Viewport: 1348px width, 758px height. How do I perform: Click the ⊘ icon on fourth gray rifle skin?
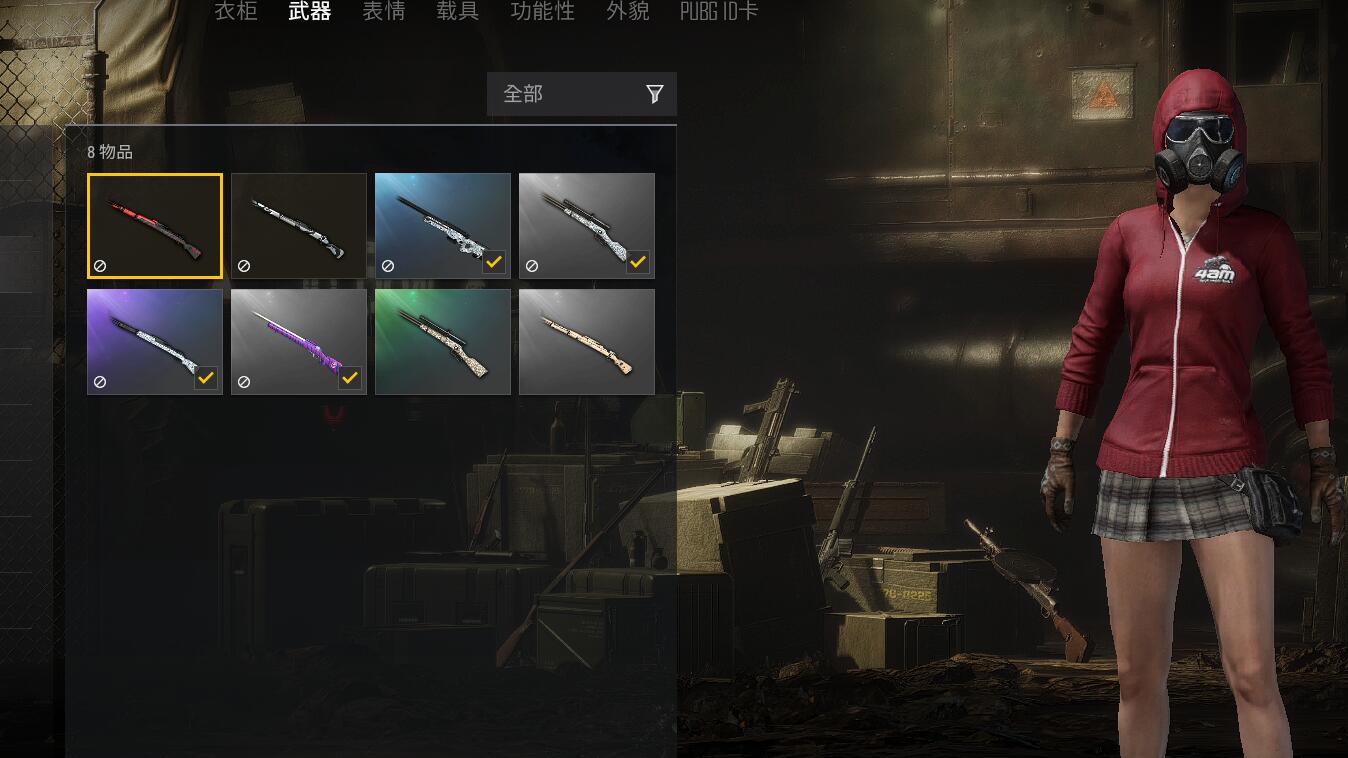pos(530,264)
